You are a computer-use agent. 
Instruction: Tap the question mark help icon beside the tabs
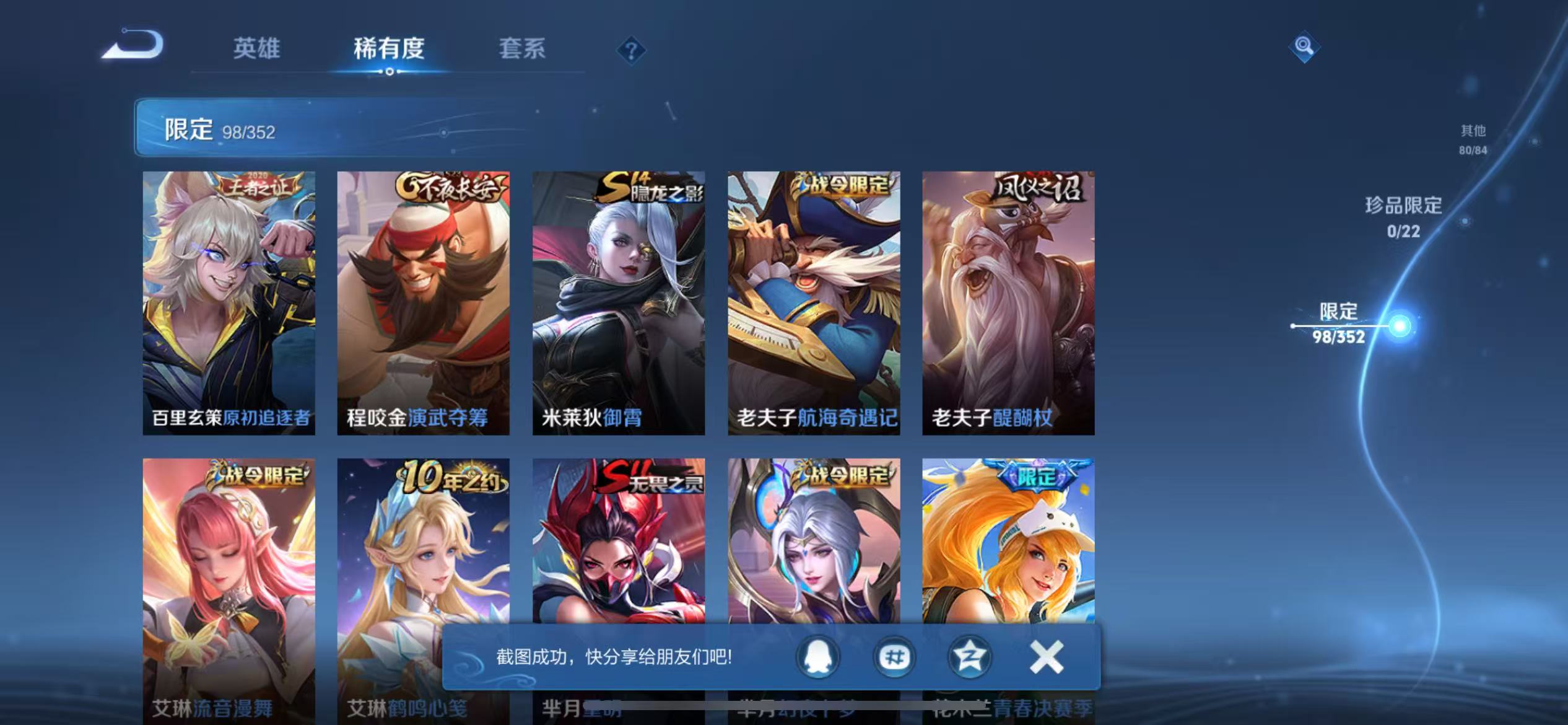click(x=630, y=50)
